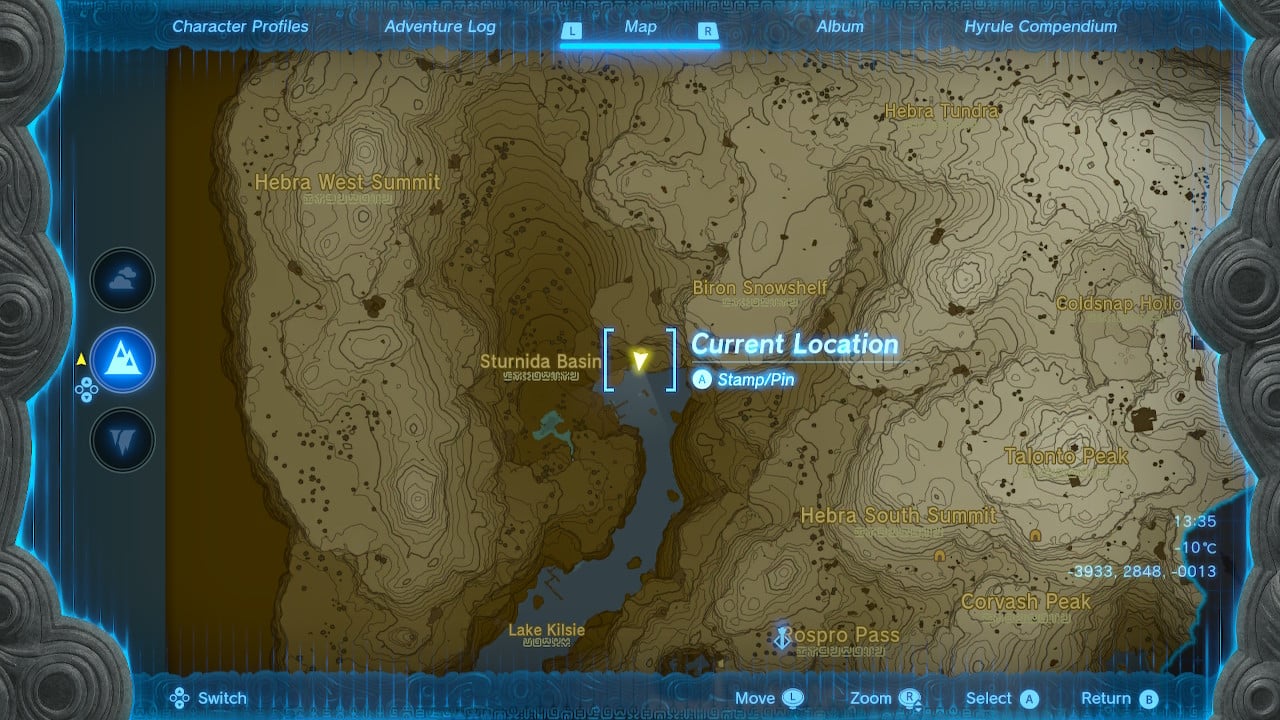This screenshot has height=720, width=1280.
Task: Click the shrine icon at Rospro Pass
Action: 782,634
